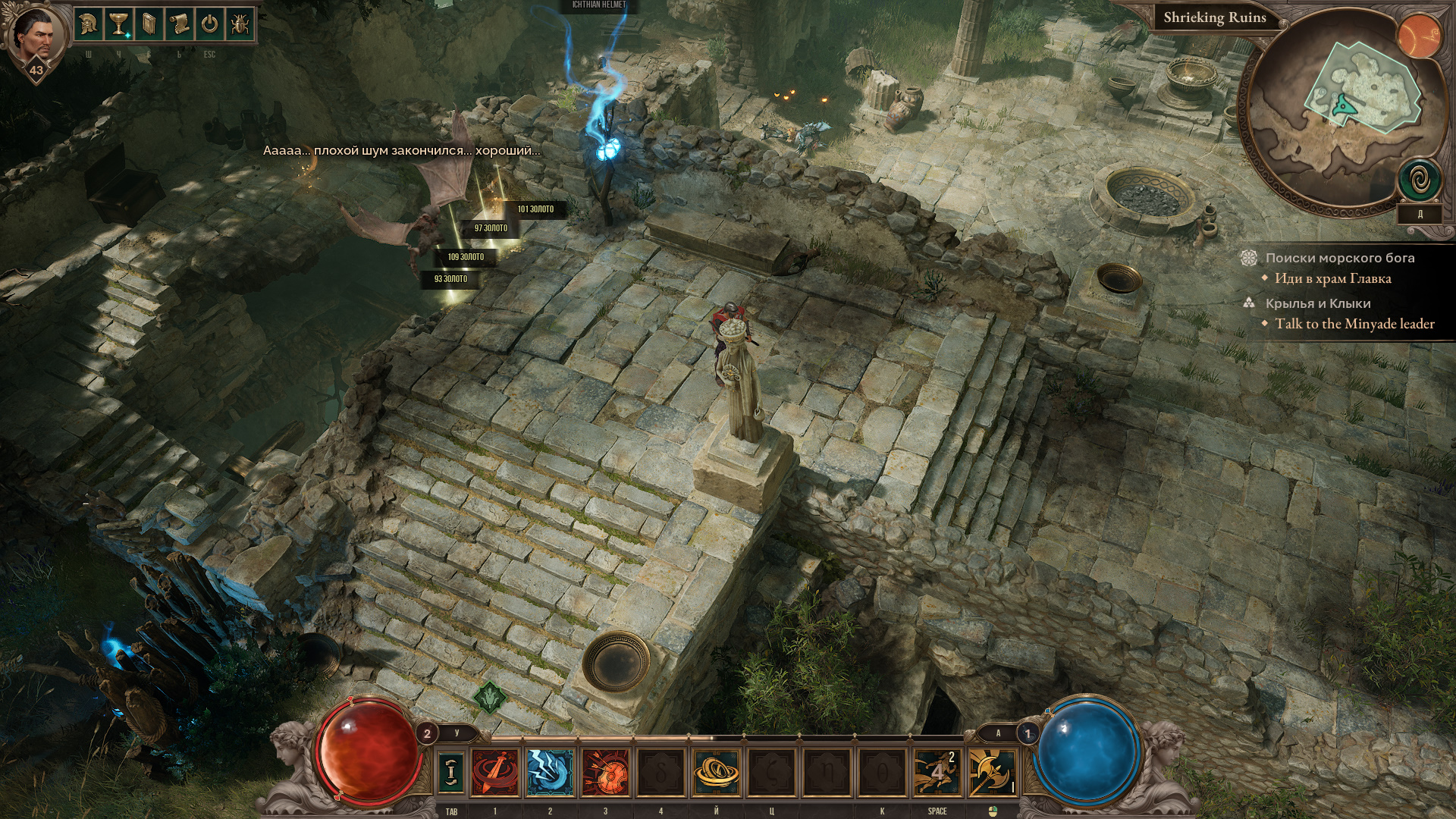Open the scroll quest log icon
This screenshot has width=1456, height=819.
pyautogui.click(x=179, y=24)
